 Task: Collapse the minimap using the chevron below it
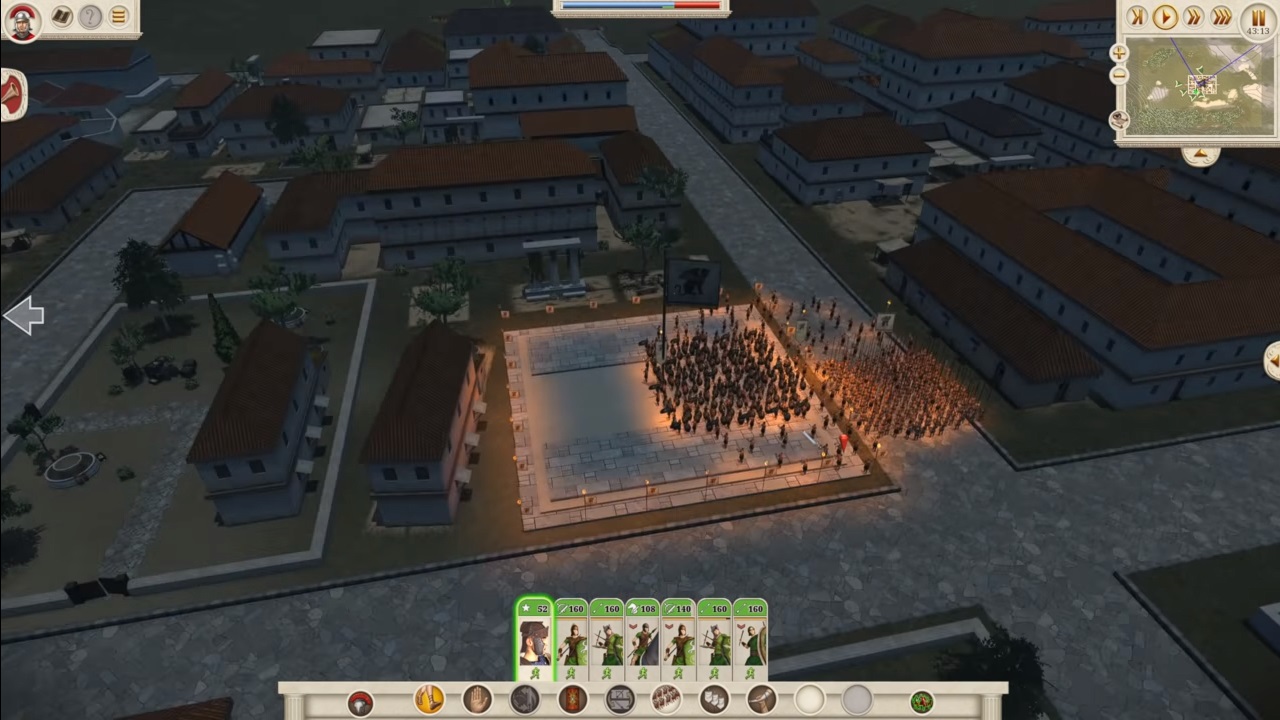pyautogui.click(x=1201, y=152)
